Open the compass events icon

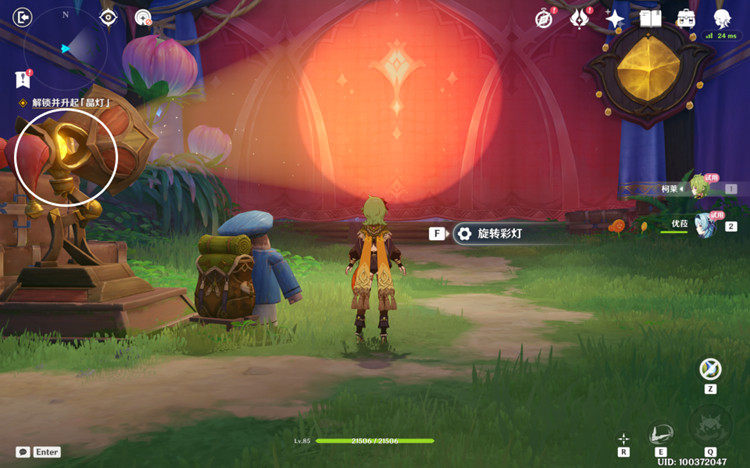point(545,18)
